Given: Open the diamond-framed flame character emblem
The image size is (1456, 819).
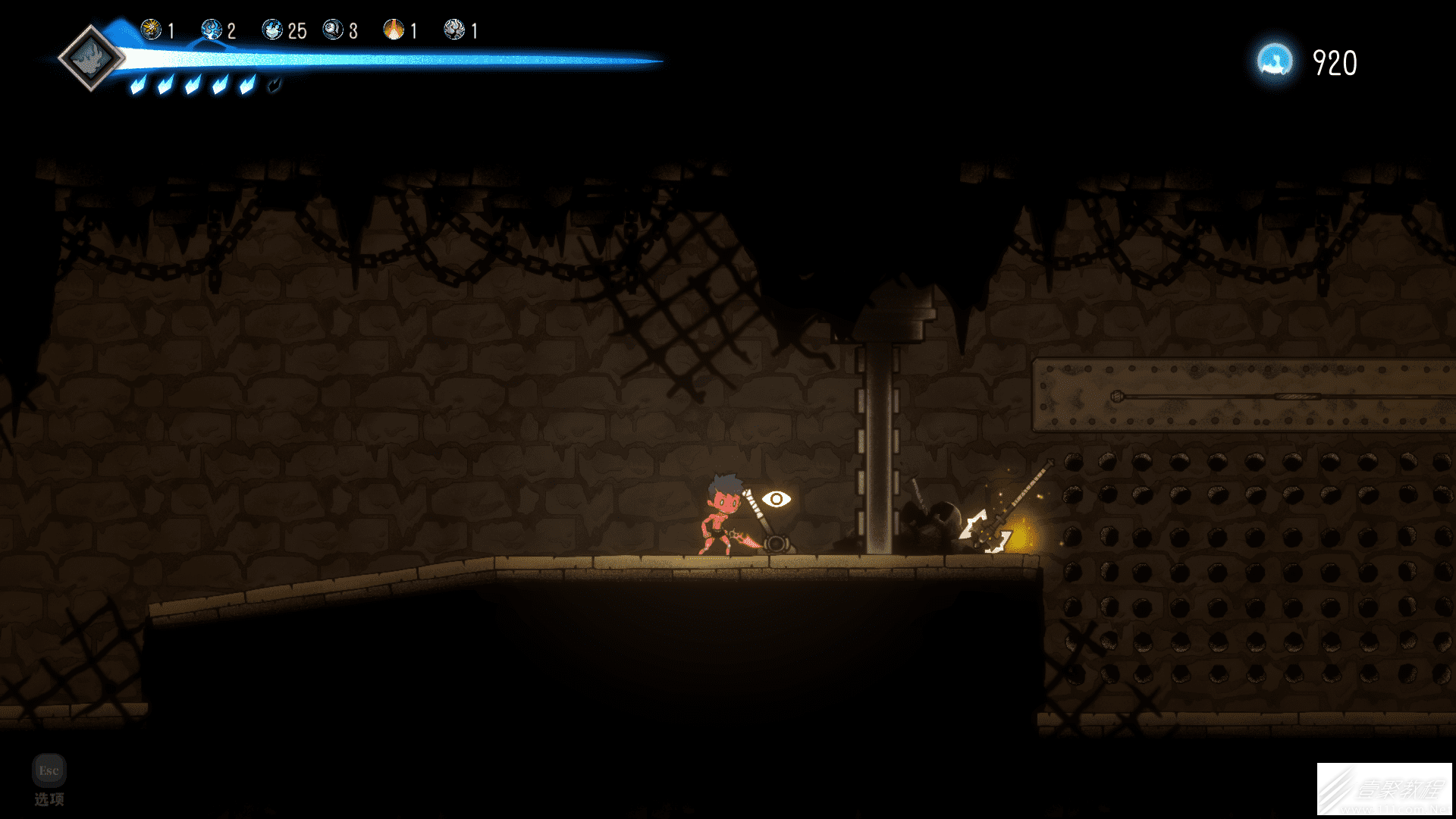Looking at the screenshot, I should [x=91, y=58].
